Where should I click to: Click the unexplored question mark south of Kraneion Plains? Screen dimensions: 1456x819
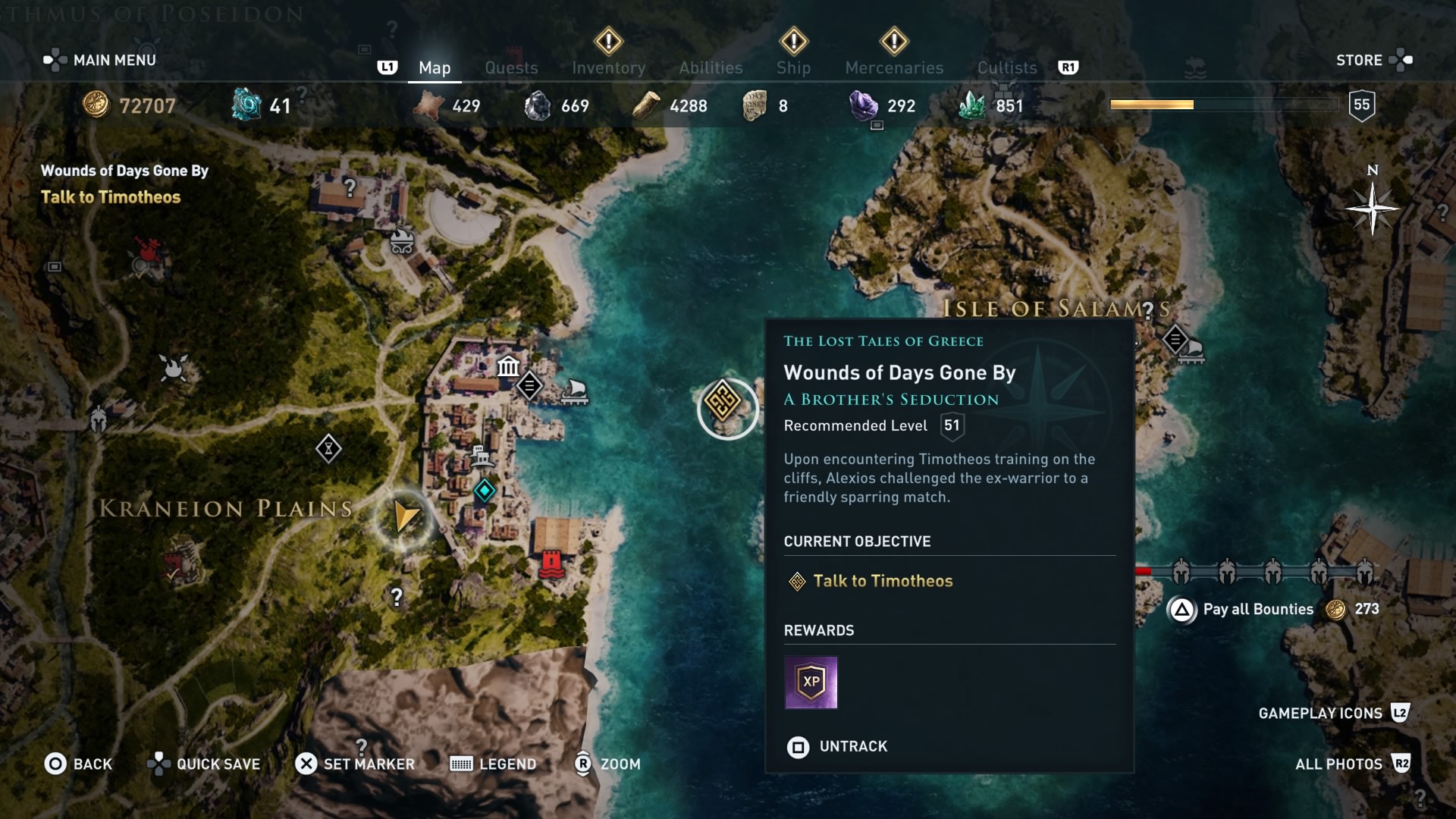(x=397, y=598)
